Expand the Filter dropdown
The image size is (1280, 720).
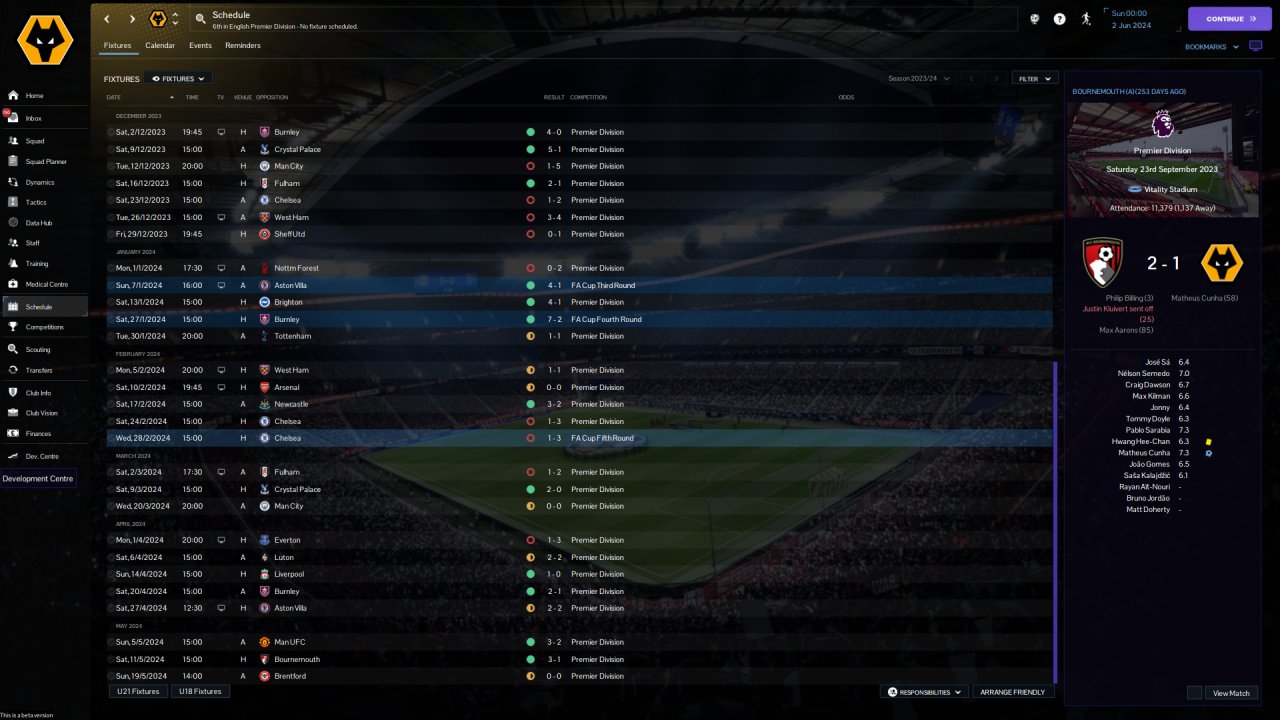tap(1035, 78)
